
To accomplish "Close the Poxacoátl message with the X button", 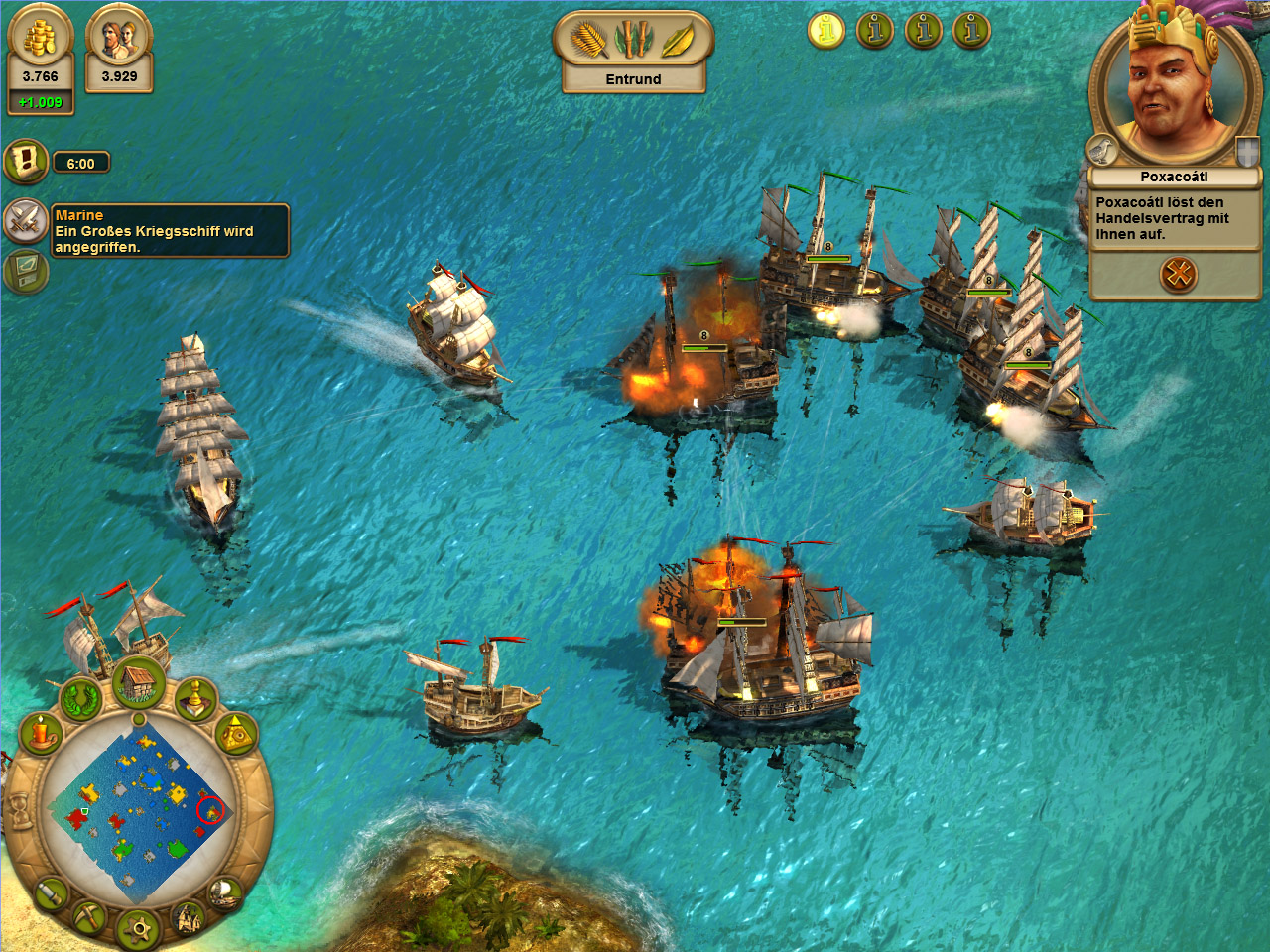I will 1178,274.
